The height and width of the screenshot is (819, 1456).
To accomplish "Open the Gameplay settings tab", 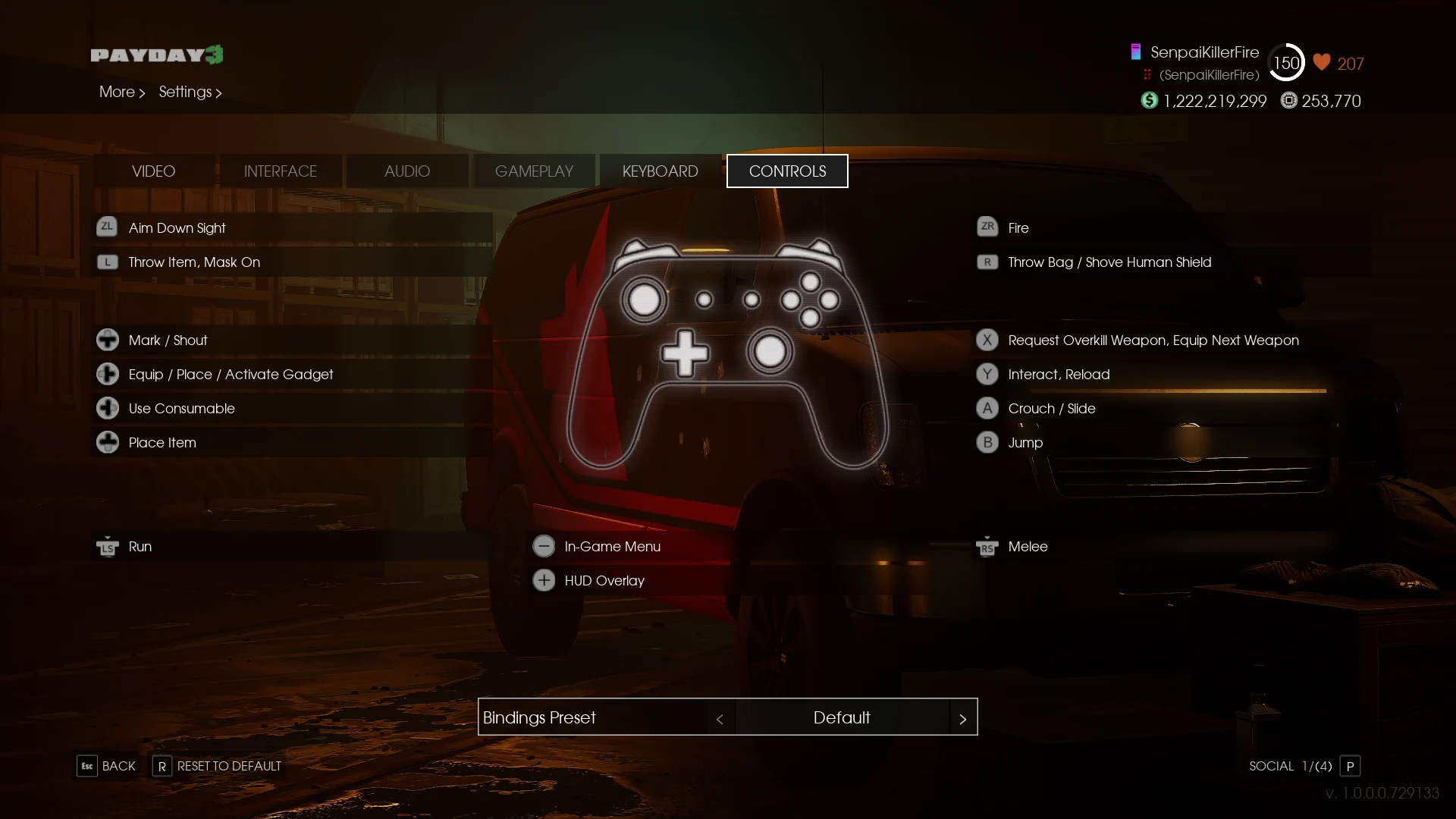I will point(534,171).
